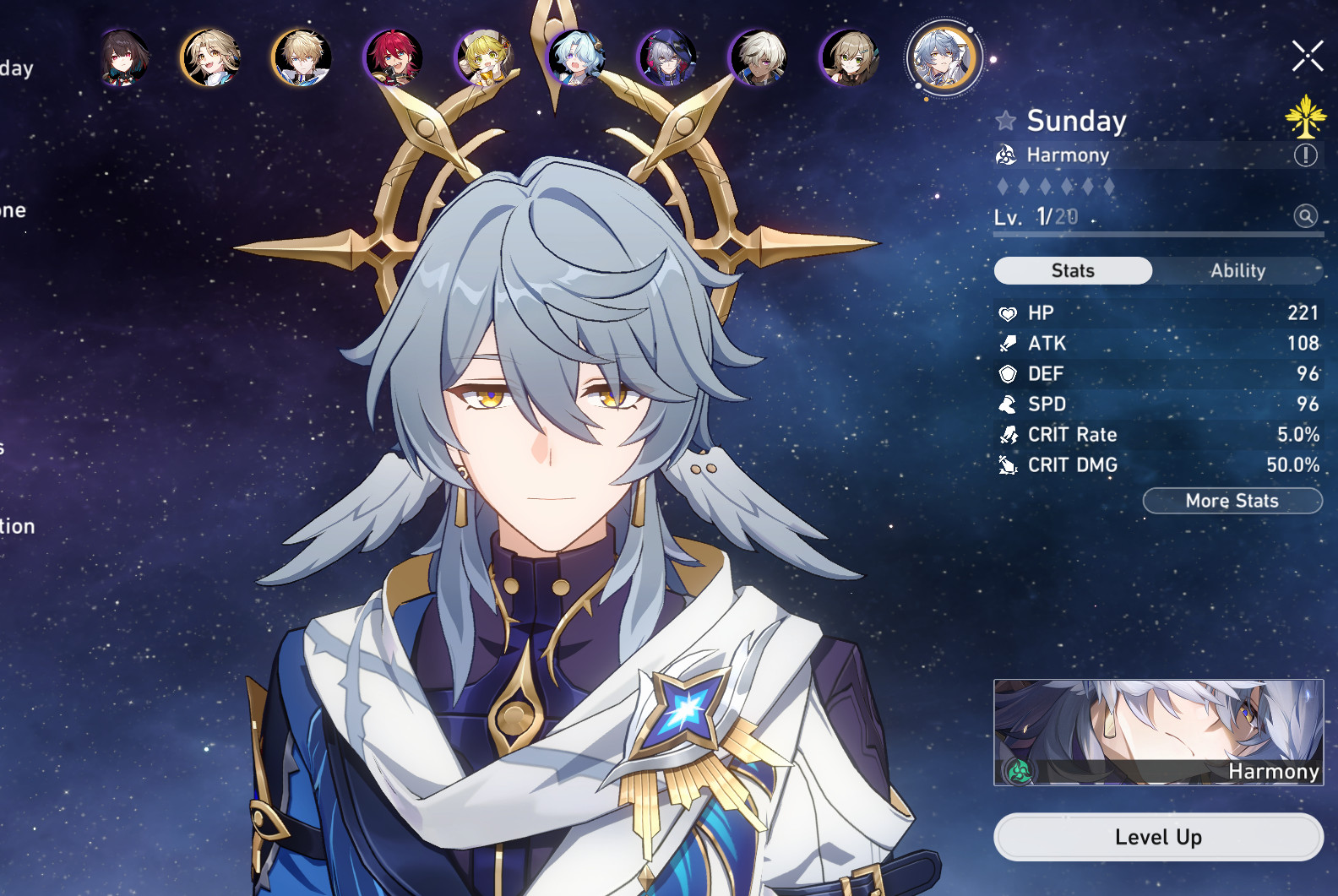
Task: Select the Stats tab
Action: point(1073,271)
